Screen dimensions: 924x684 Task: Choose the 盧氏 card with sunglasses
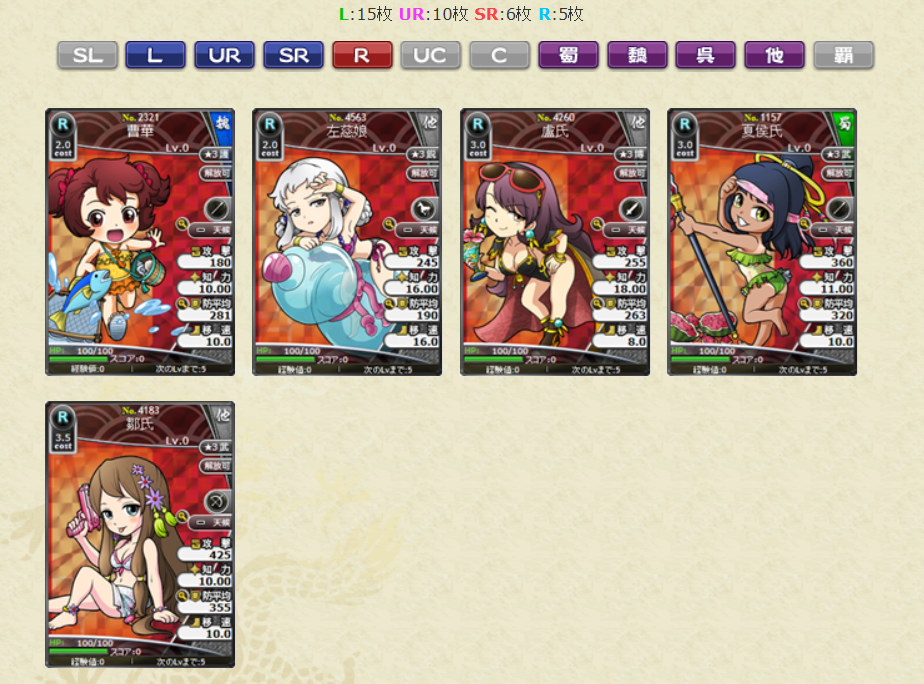[x=555, y=242]
